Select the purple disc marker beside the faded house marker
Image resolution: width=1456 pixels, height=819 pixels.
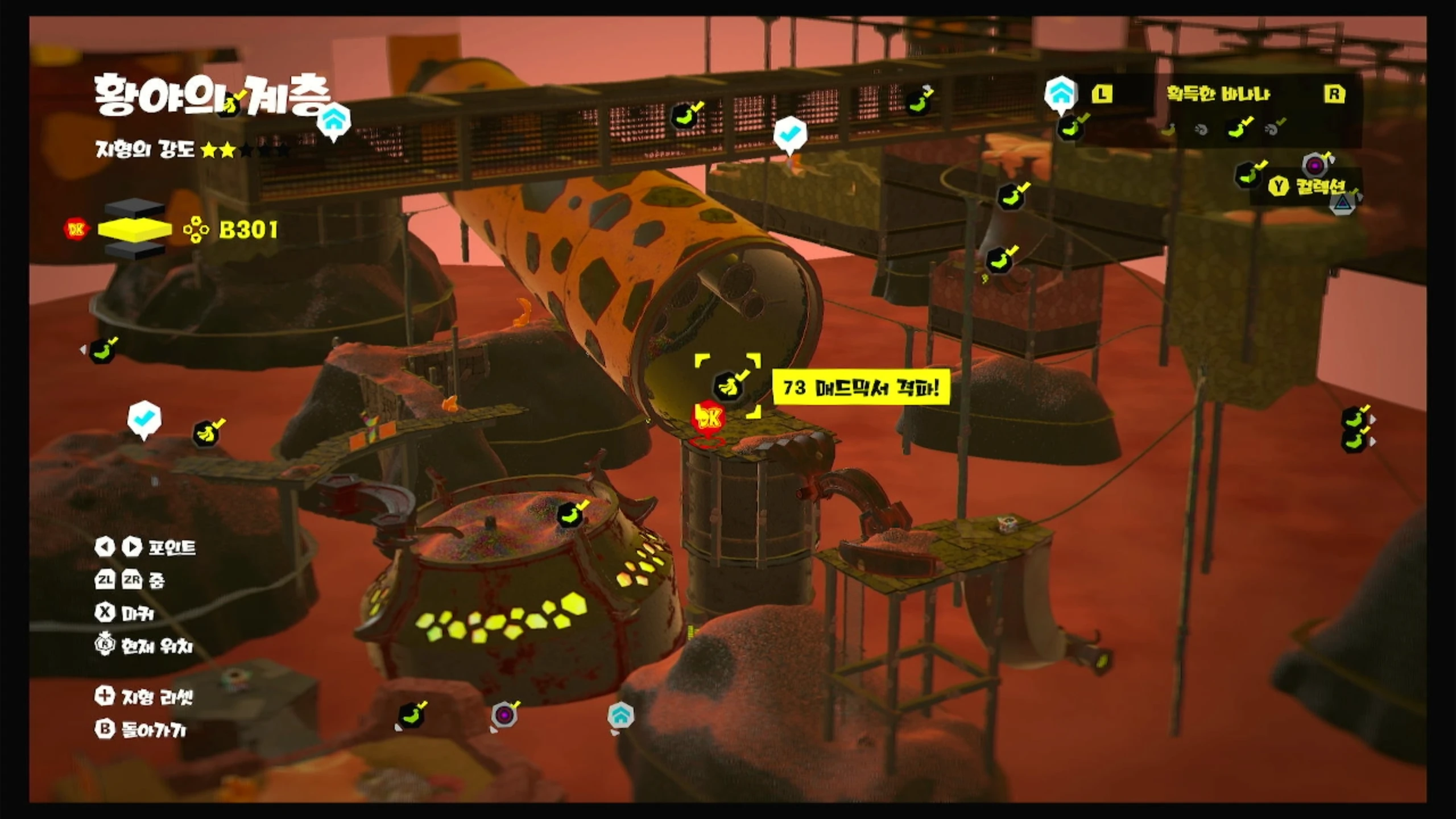tap(504, 714)
